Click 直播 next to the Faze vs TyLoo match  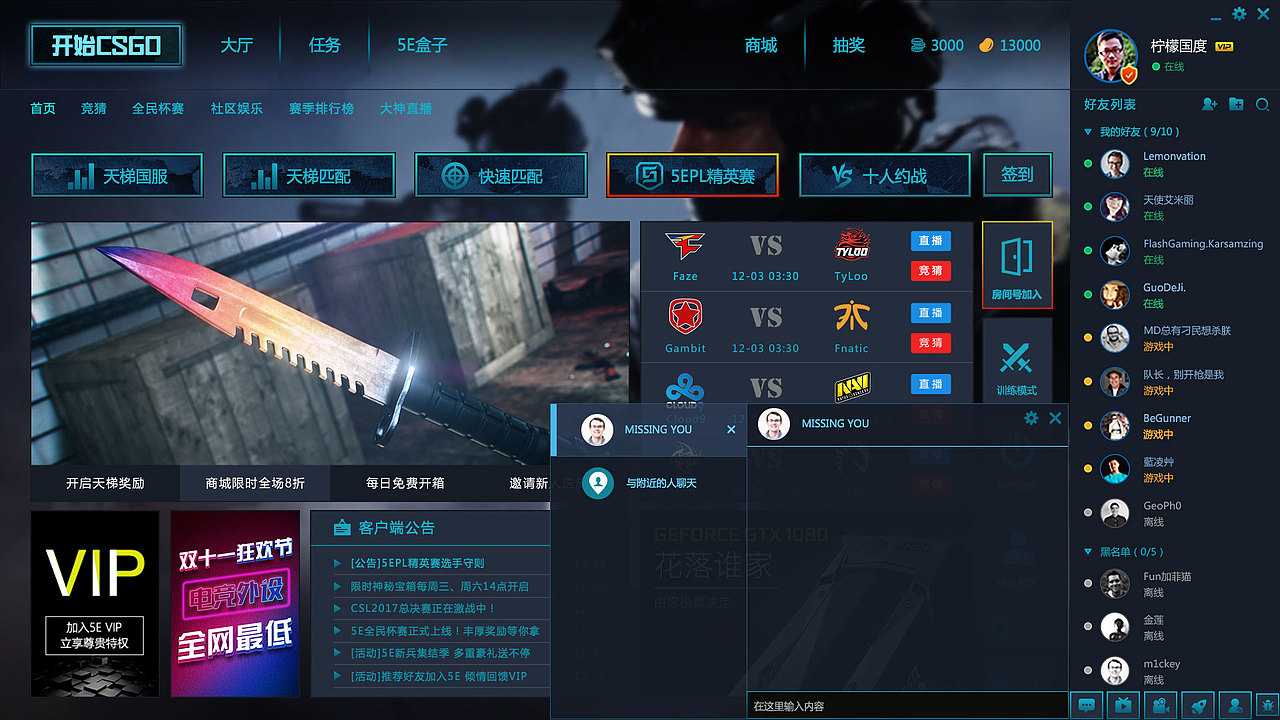click(x=930, y=240)
